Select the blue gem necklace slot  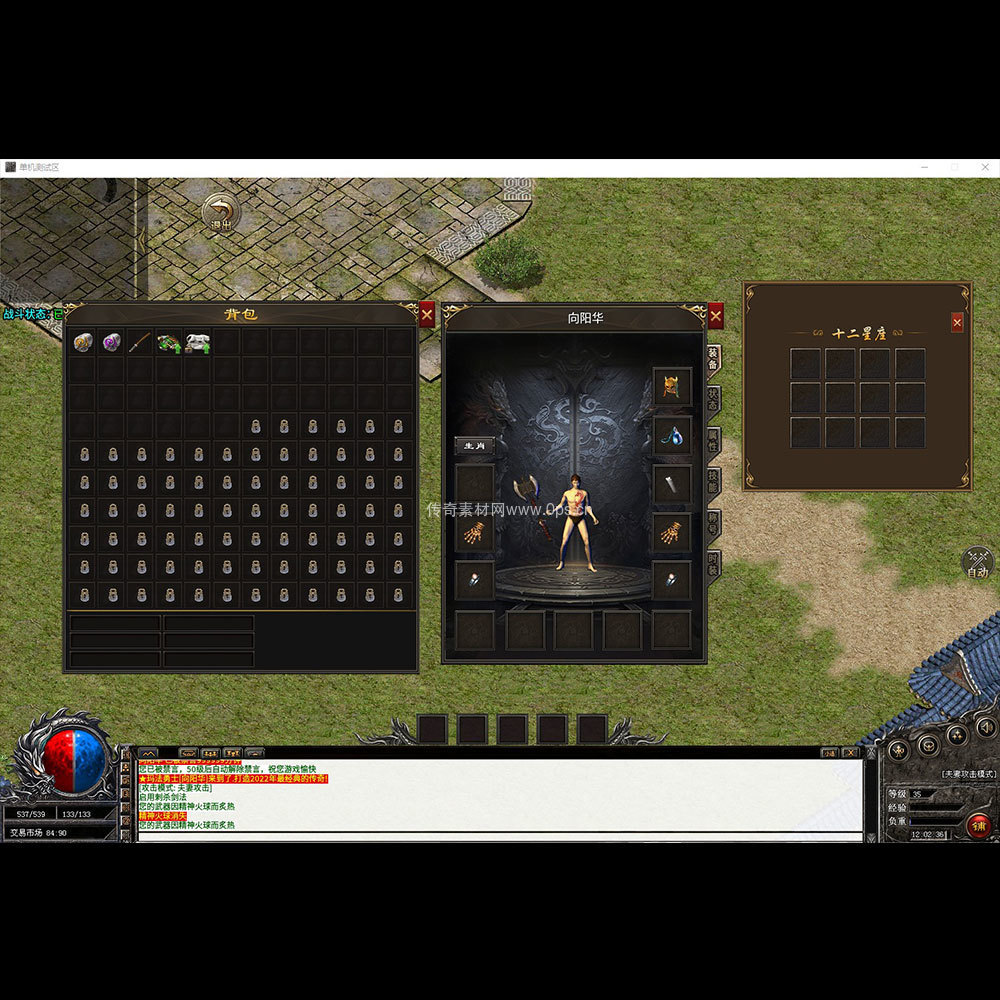click(672, 435)
